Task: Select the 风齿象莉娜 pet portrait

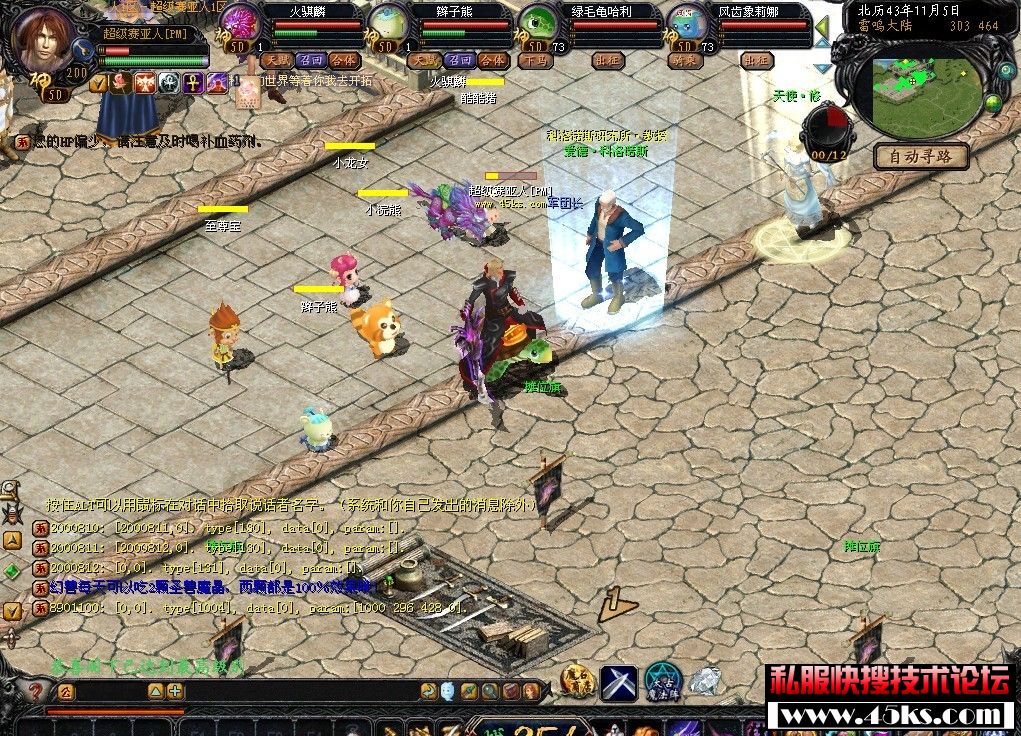Action: 687,24
